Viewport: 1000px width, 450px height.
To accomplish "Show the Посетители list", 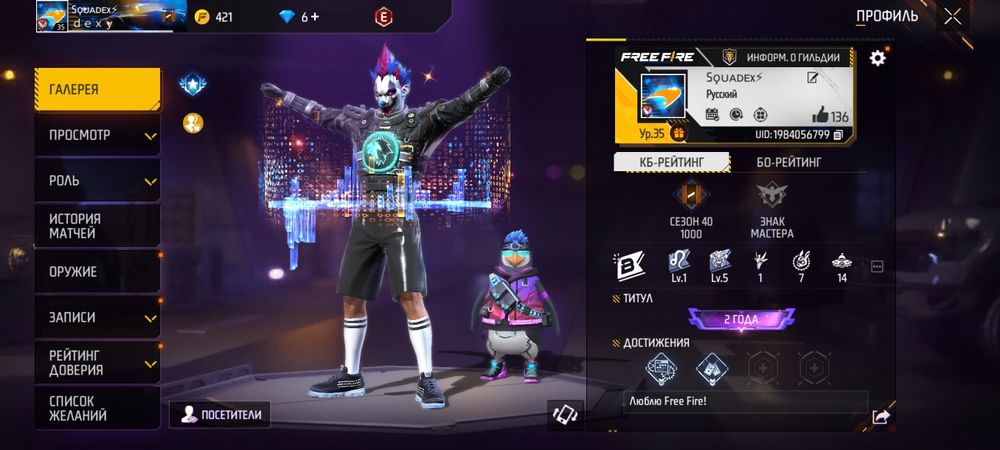I will coord(222,414).
